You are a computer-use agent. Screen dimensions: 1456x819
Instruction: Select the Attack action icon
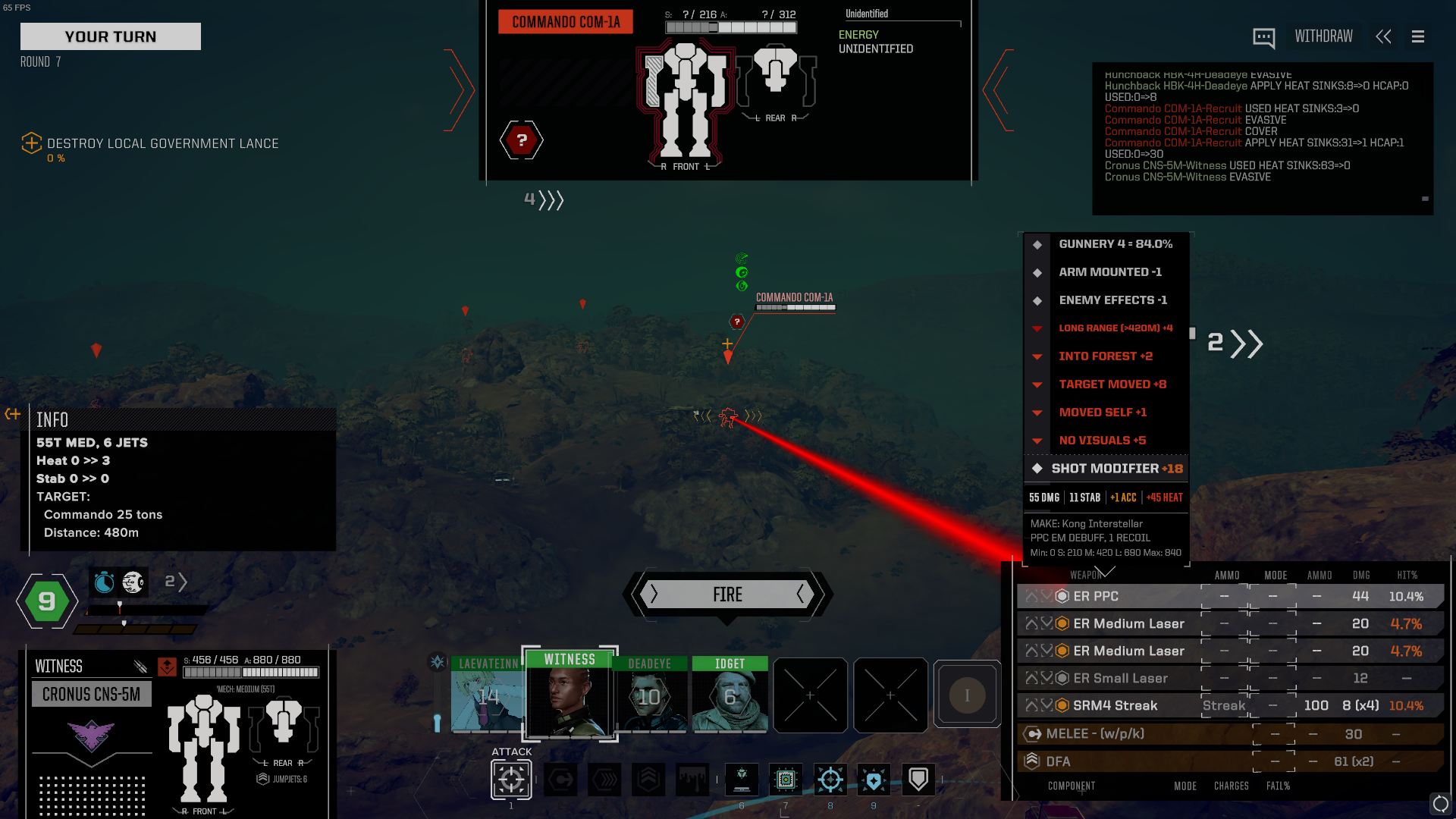(x=511, y=780)
